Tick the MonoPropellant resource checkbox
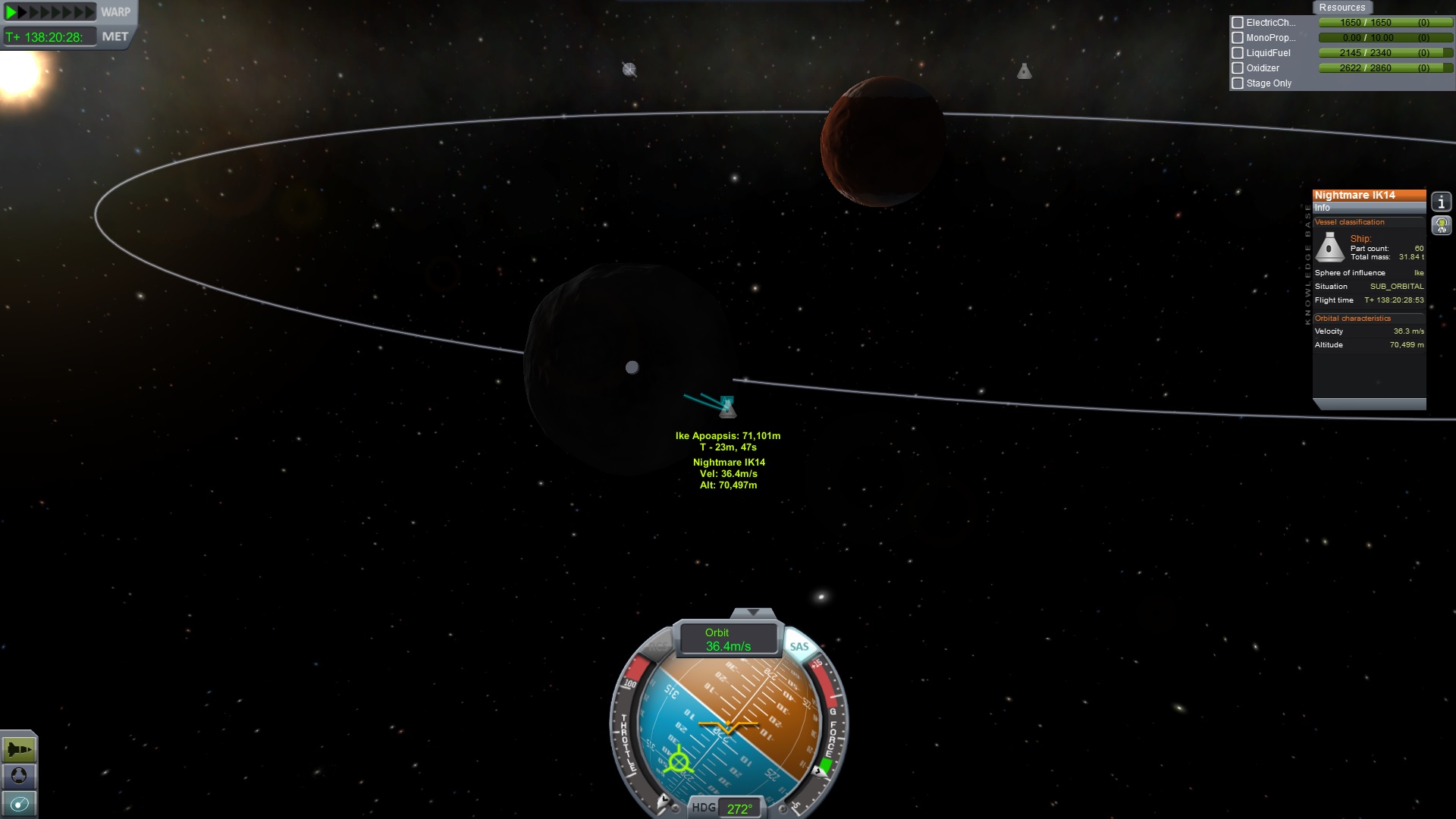The width and height of the screenshot is (1456, 819). point(1238,38)
